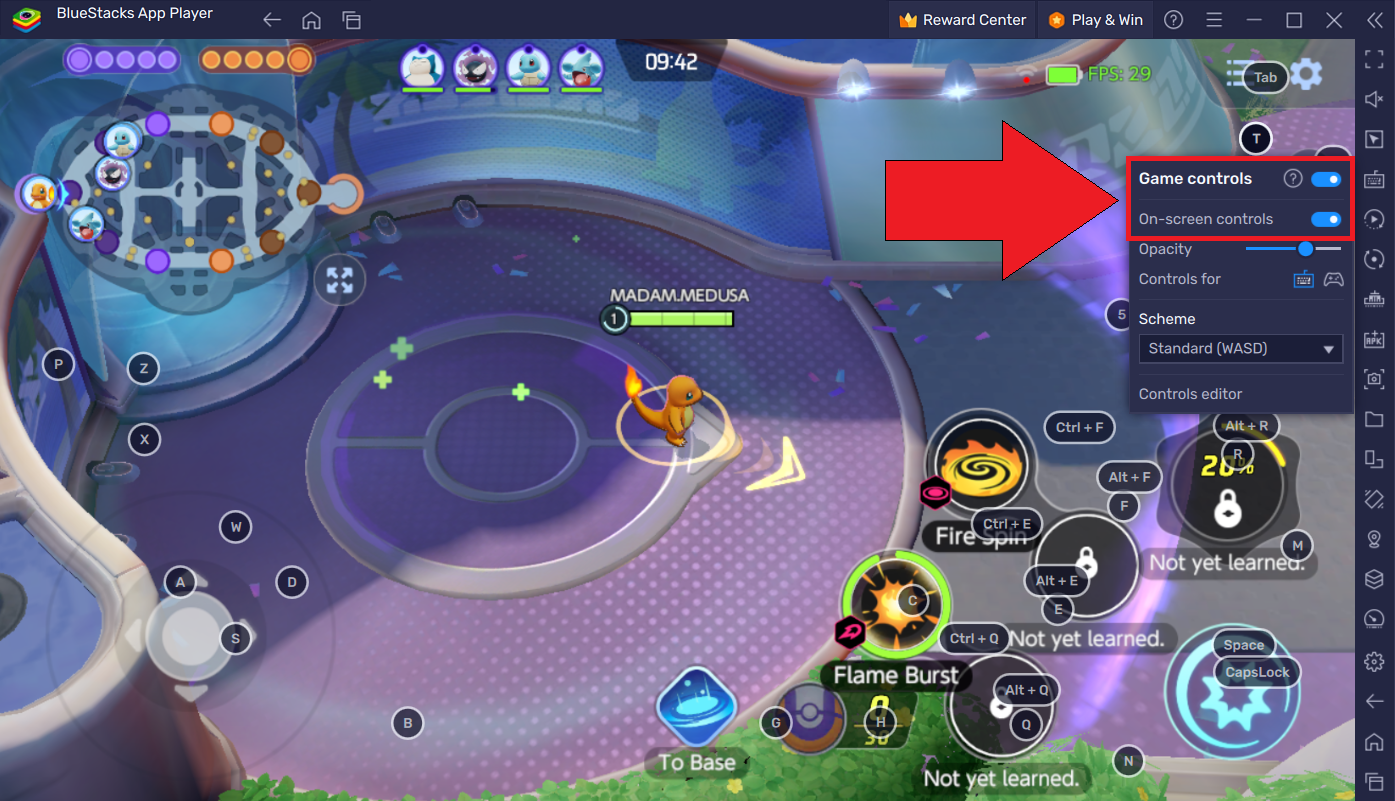Turn off On-screen controls
The width and height of the screenshot is (1395, 801).
pos(1326,218)
